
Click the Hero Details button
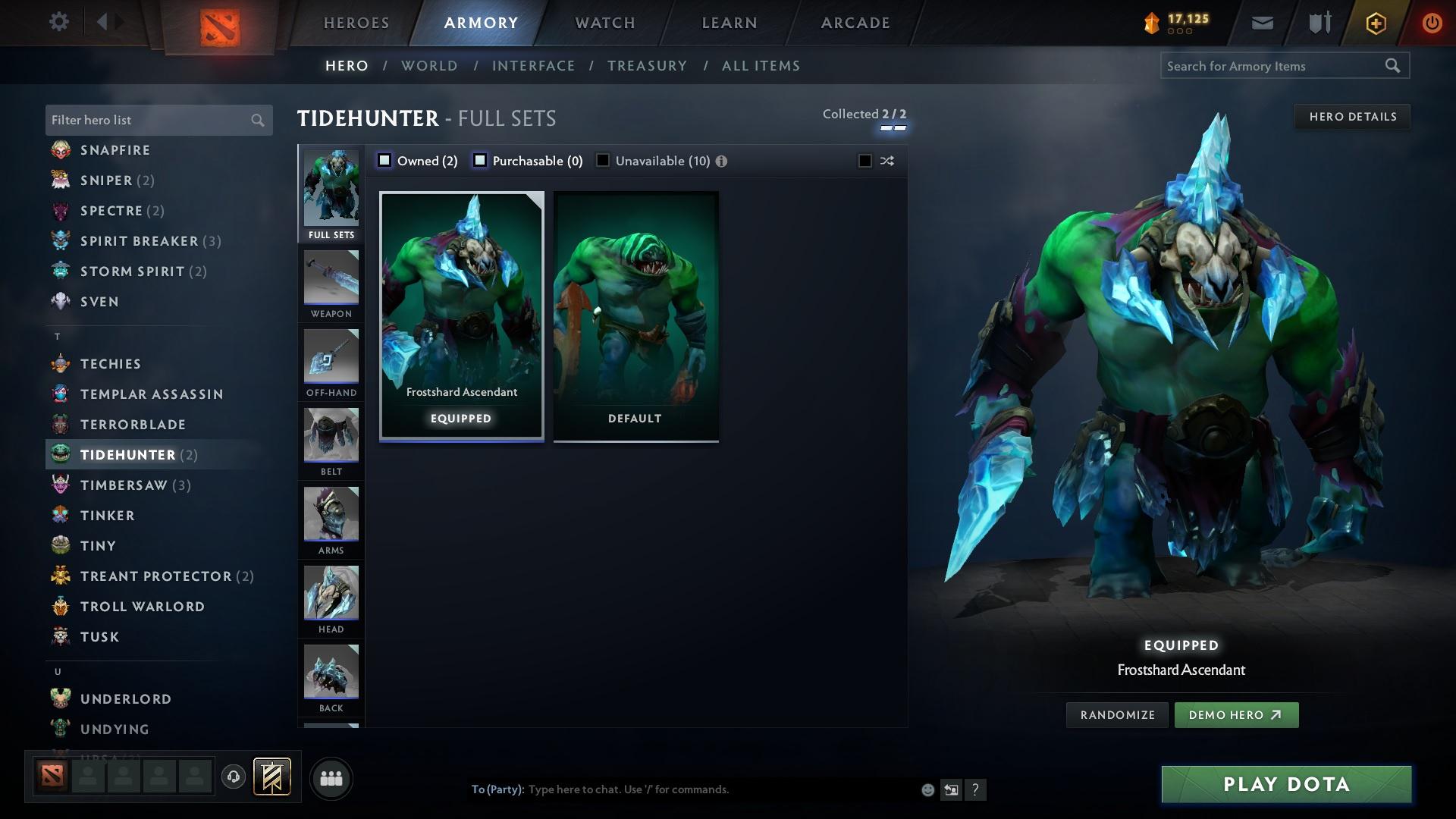1352,116
